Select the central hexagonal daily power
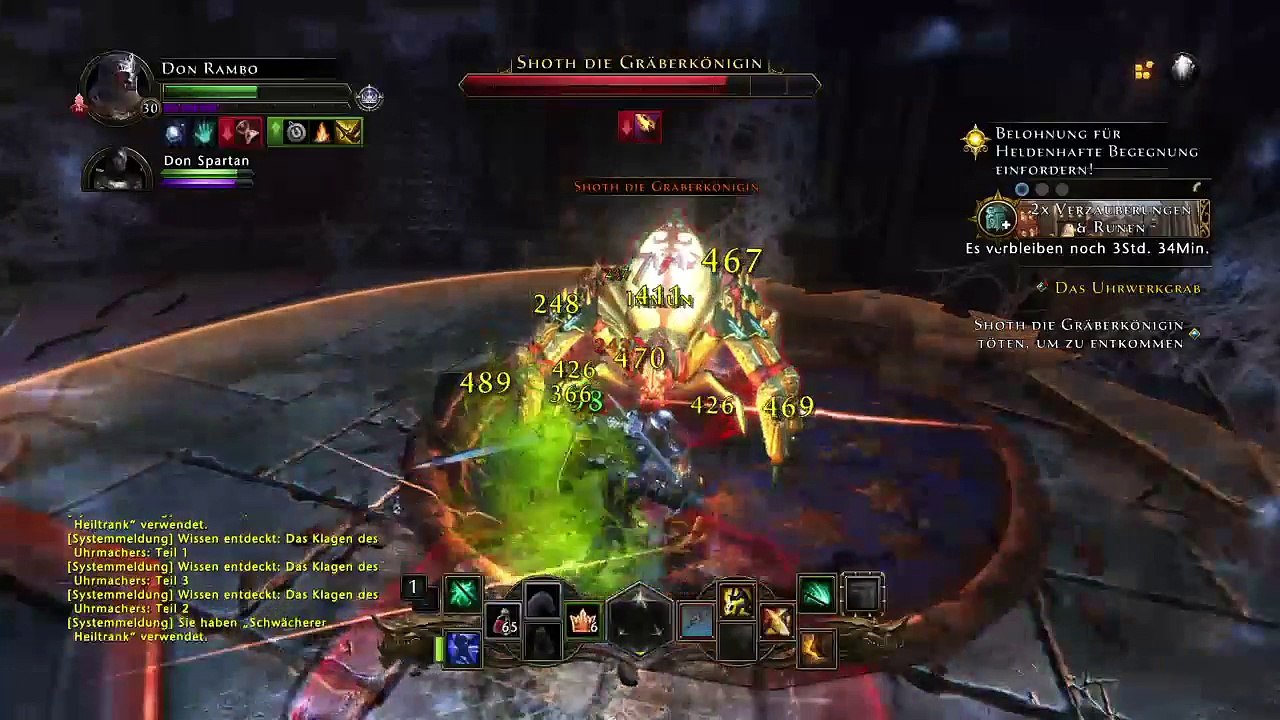1280x720 pixels. click(x=640, y=621)
